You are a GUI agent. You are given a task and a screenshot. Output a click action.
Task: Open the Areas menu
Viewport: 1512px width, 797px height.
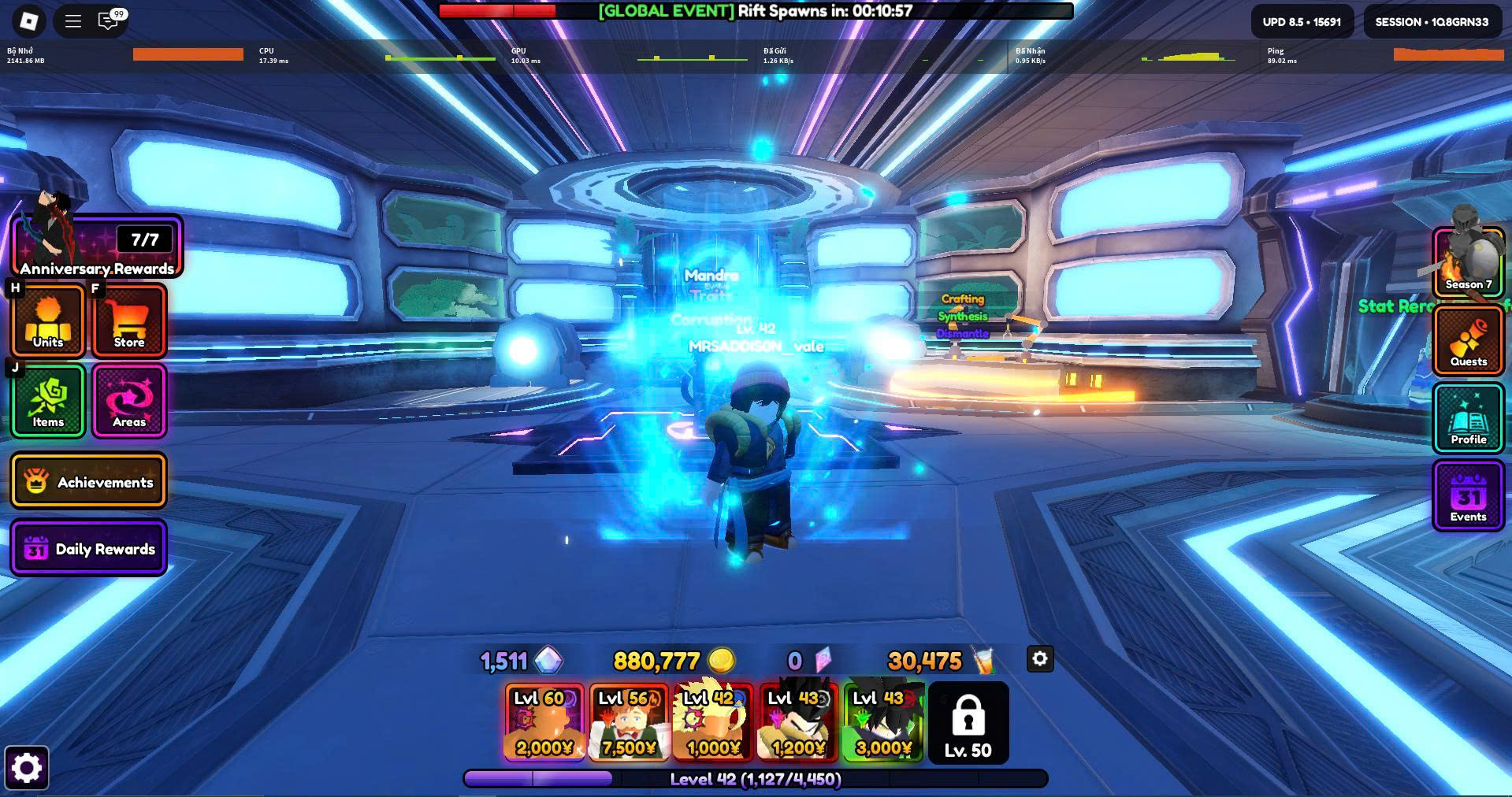click(x=129, y=400)
